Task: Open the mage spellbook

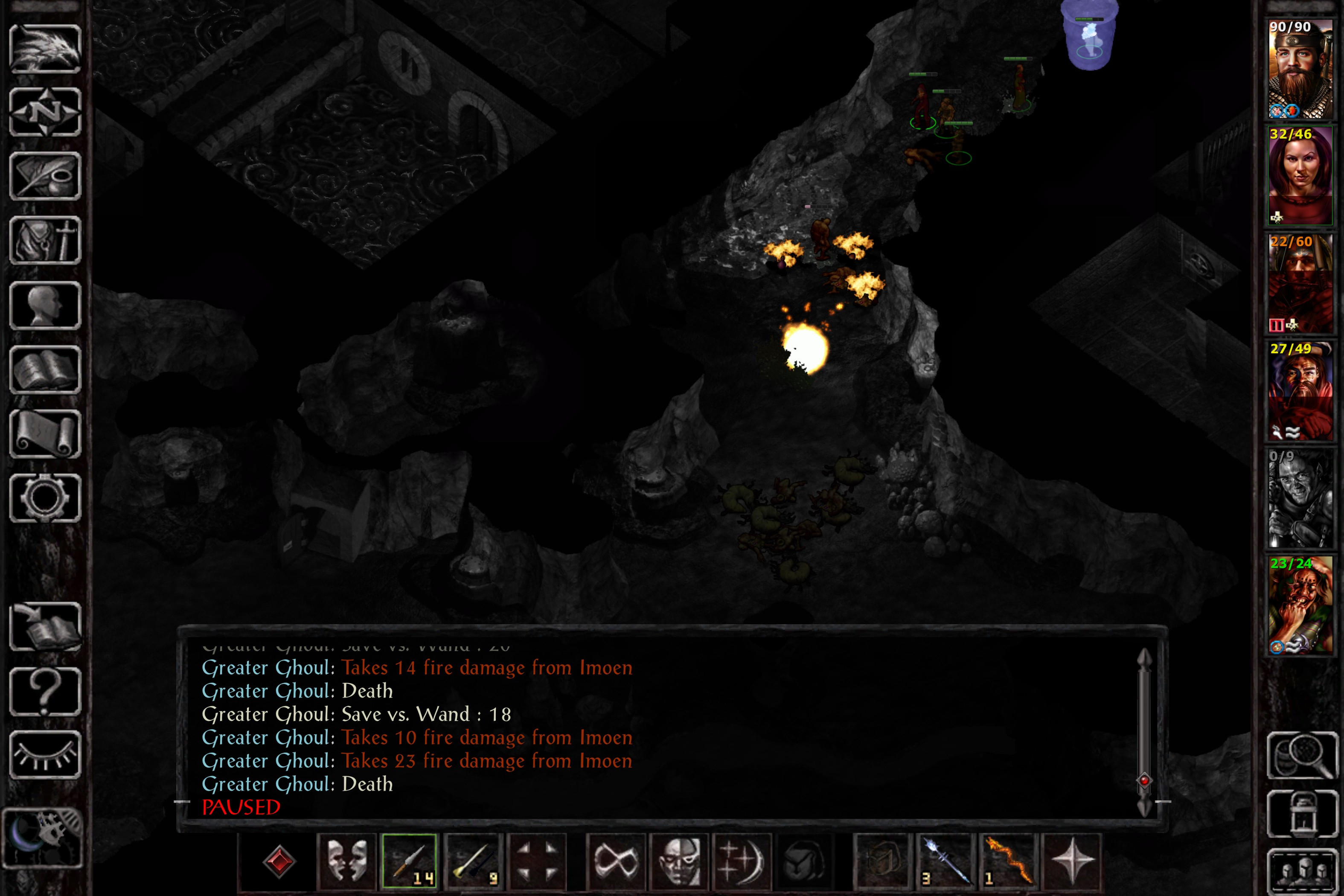Action: point(45,370)
